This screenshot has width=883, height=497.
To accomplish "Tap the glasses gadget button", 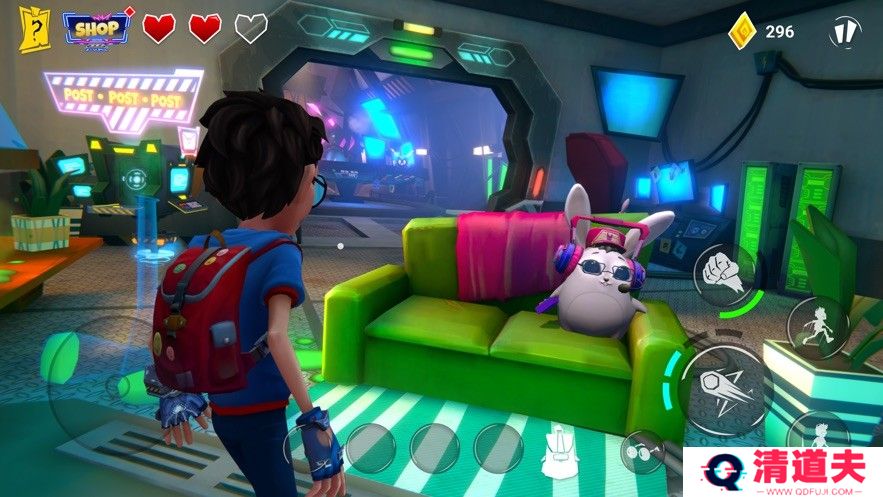I will click(x=642, y=452).
